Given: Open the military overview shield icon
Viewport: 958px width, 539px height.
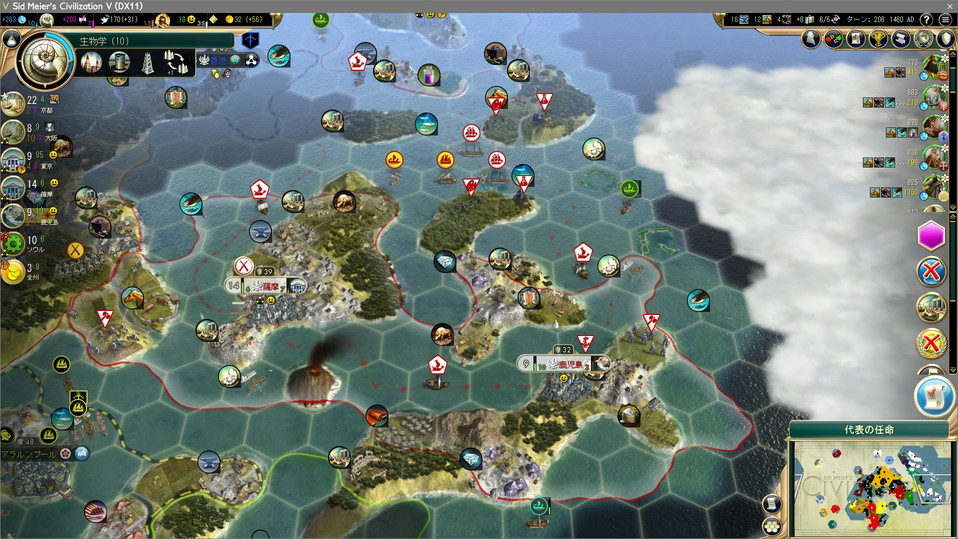Looking at the screenshot, I should click(x=946, y=39).
